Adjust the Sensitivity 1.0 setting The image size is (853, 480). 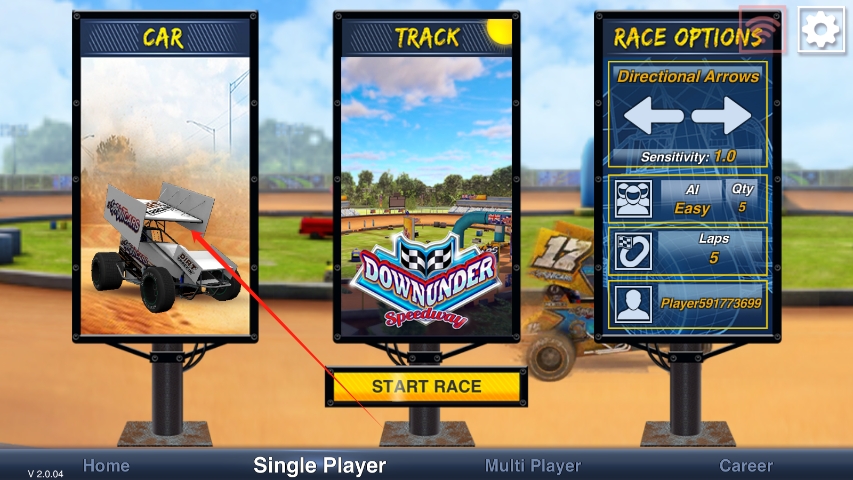(x=687, y=157)
